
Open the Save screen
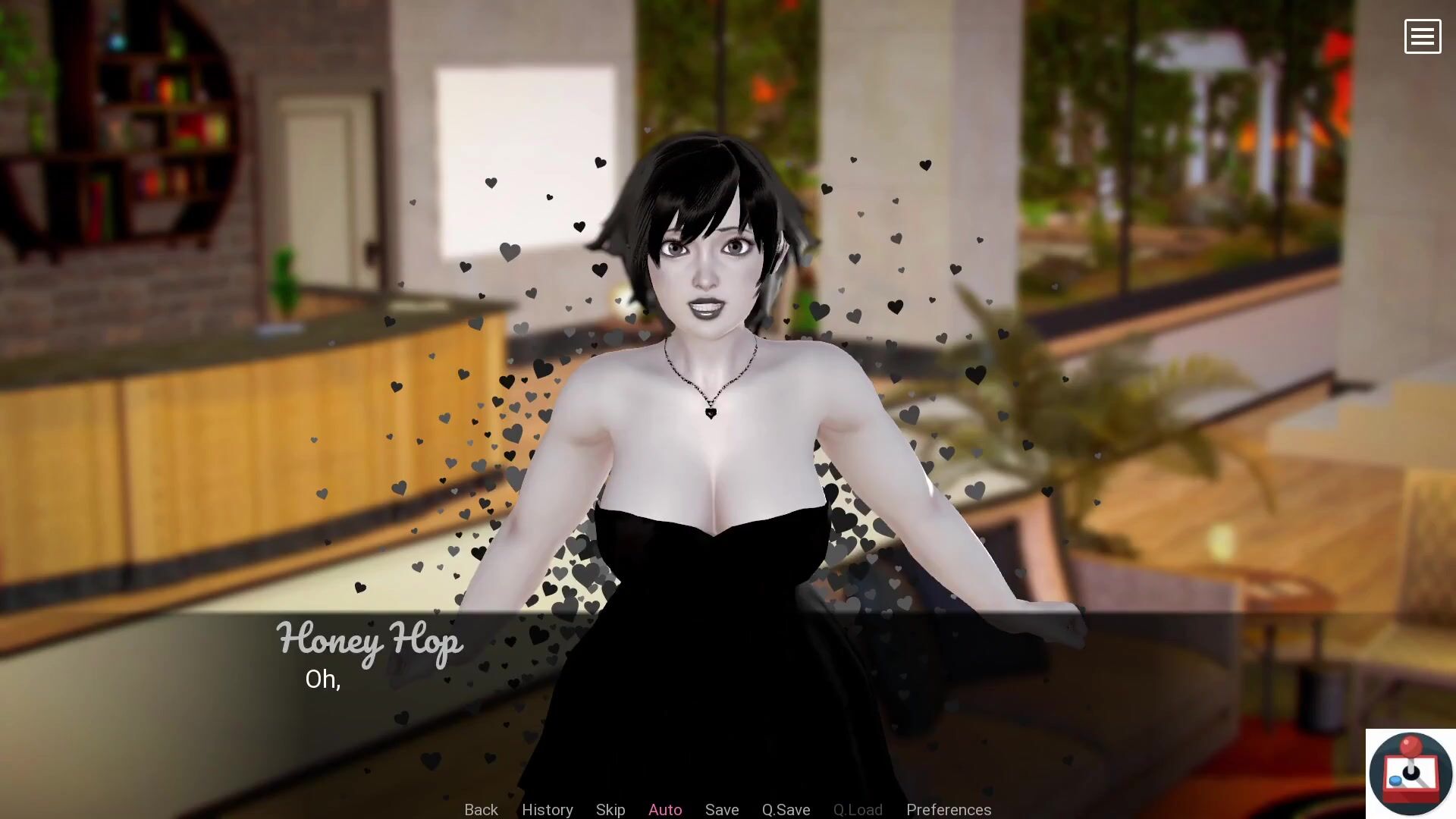[x=721, y=809]
